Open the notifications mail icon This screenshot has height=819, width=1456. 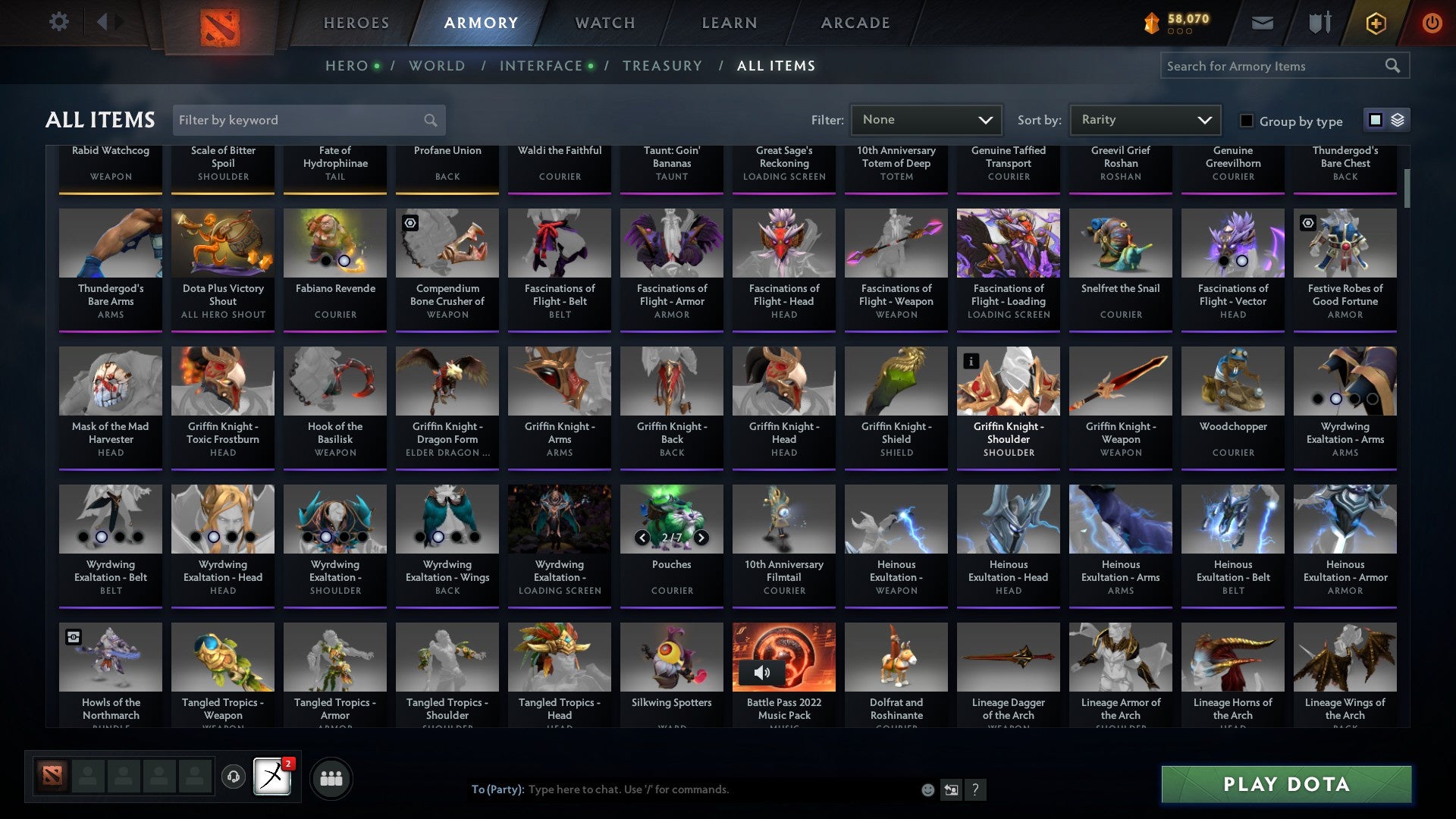point(1262,23)
